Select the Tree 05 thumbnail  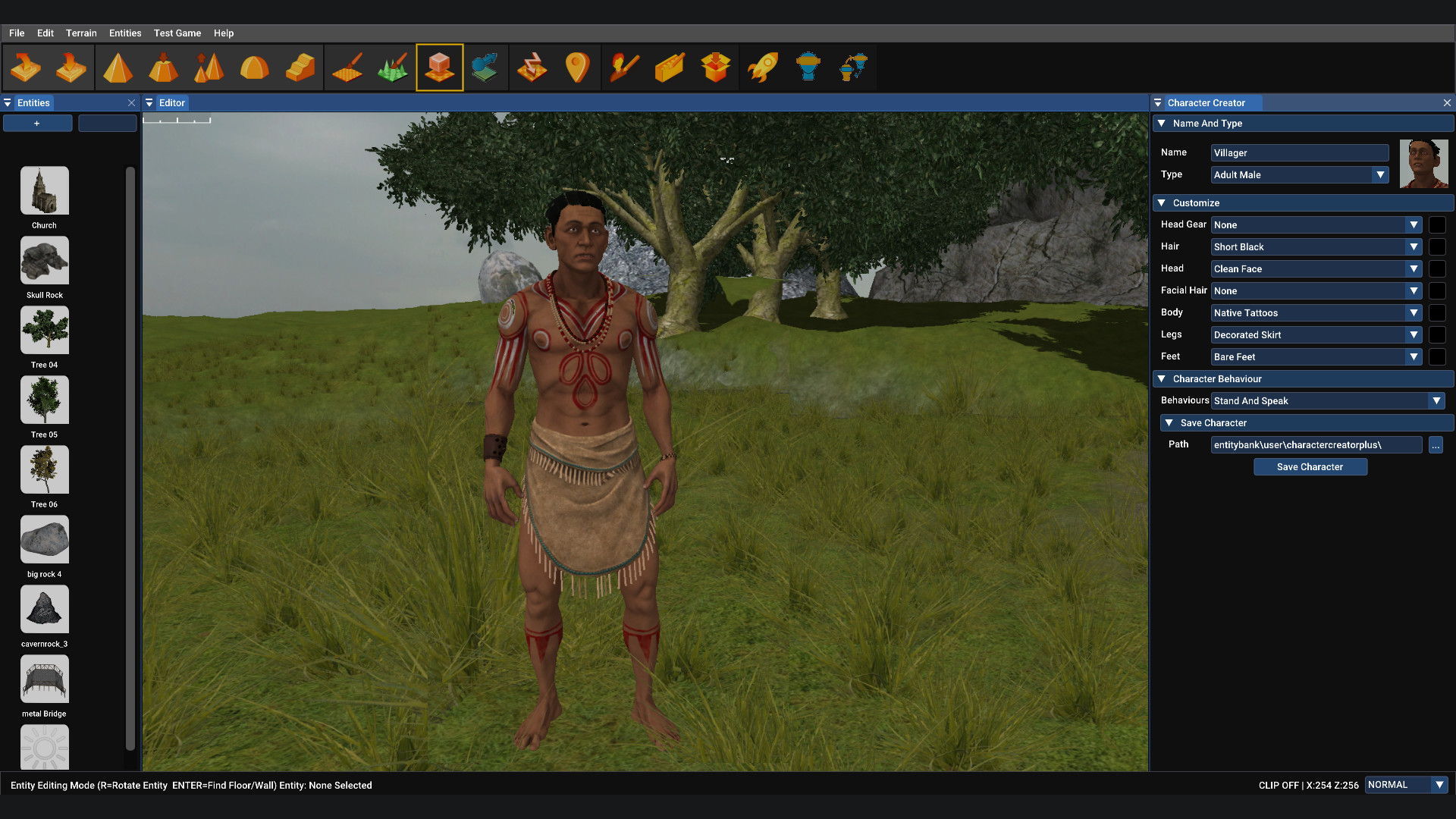(x=44, y=400)
